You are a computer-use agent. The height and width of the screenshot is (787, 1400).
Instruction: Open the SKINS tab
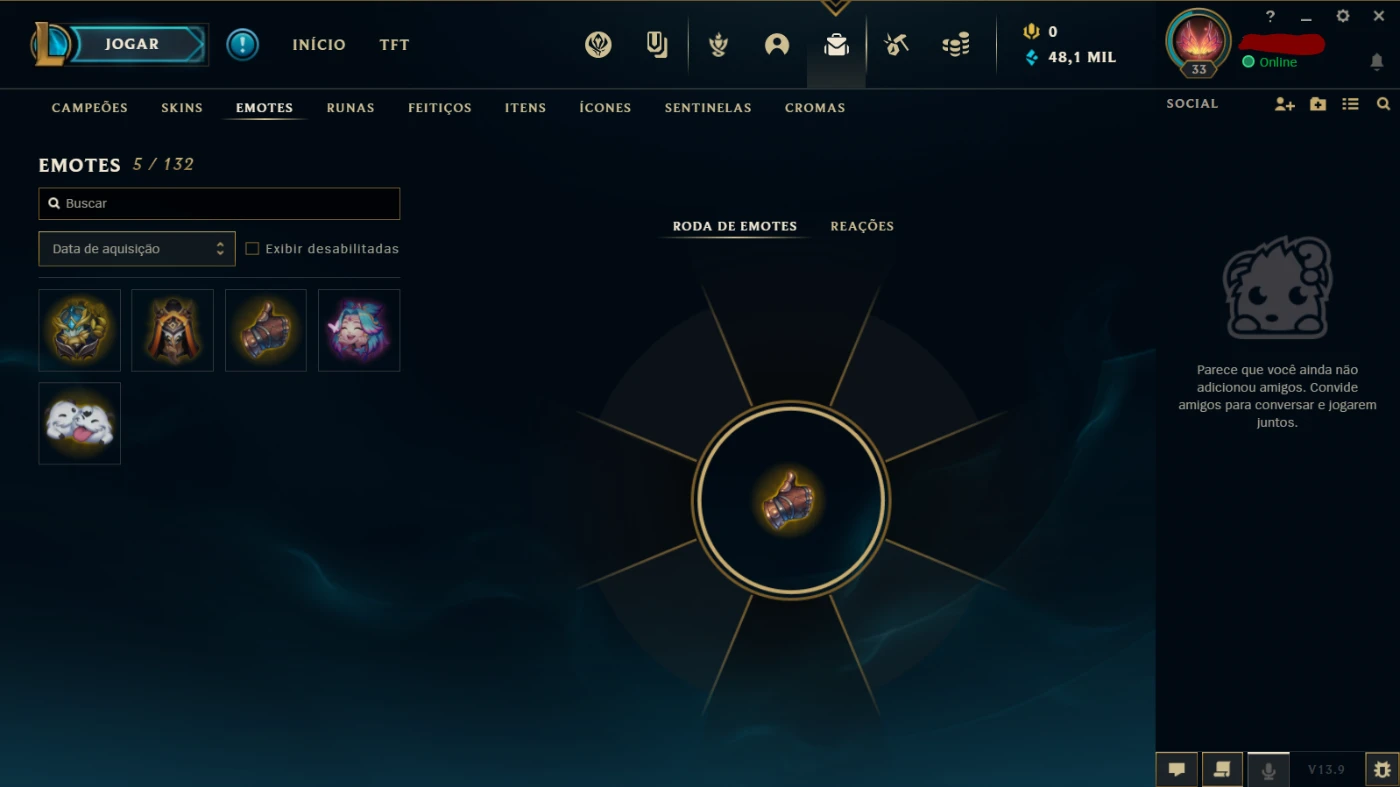181,107
